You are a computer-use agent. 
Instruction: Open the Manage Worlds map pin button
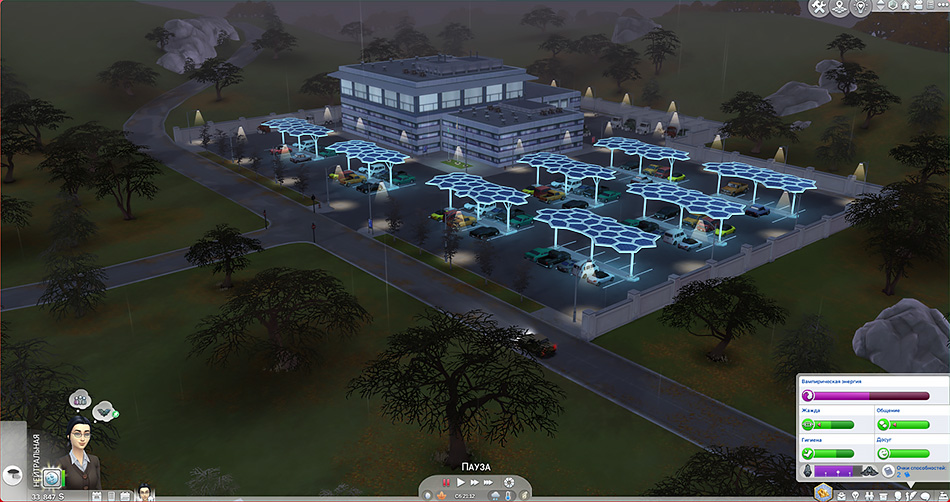[840, 8]
